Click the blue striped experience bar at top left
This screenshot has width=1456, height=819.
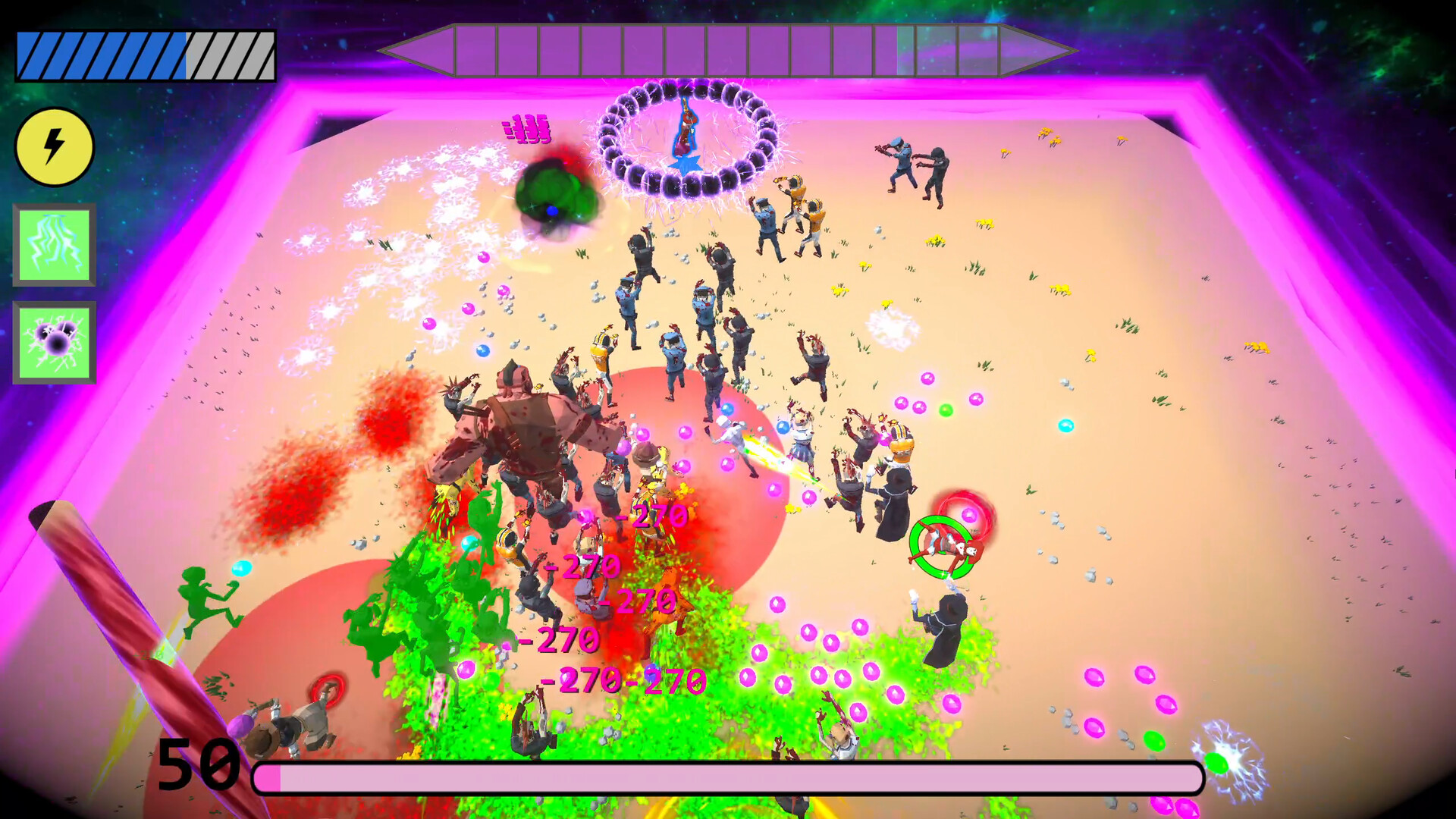(99, 53)
